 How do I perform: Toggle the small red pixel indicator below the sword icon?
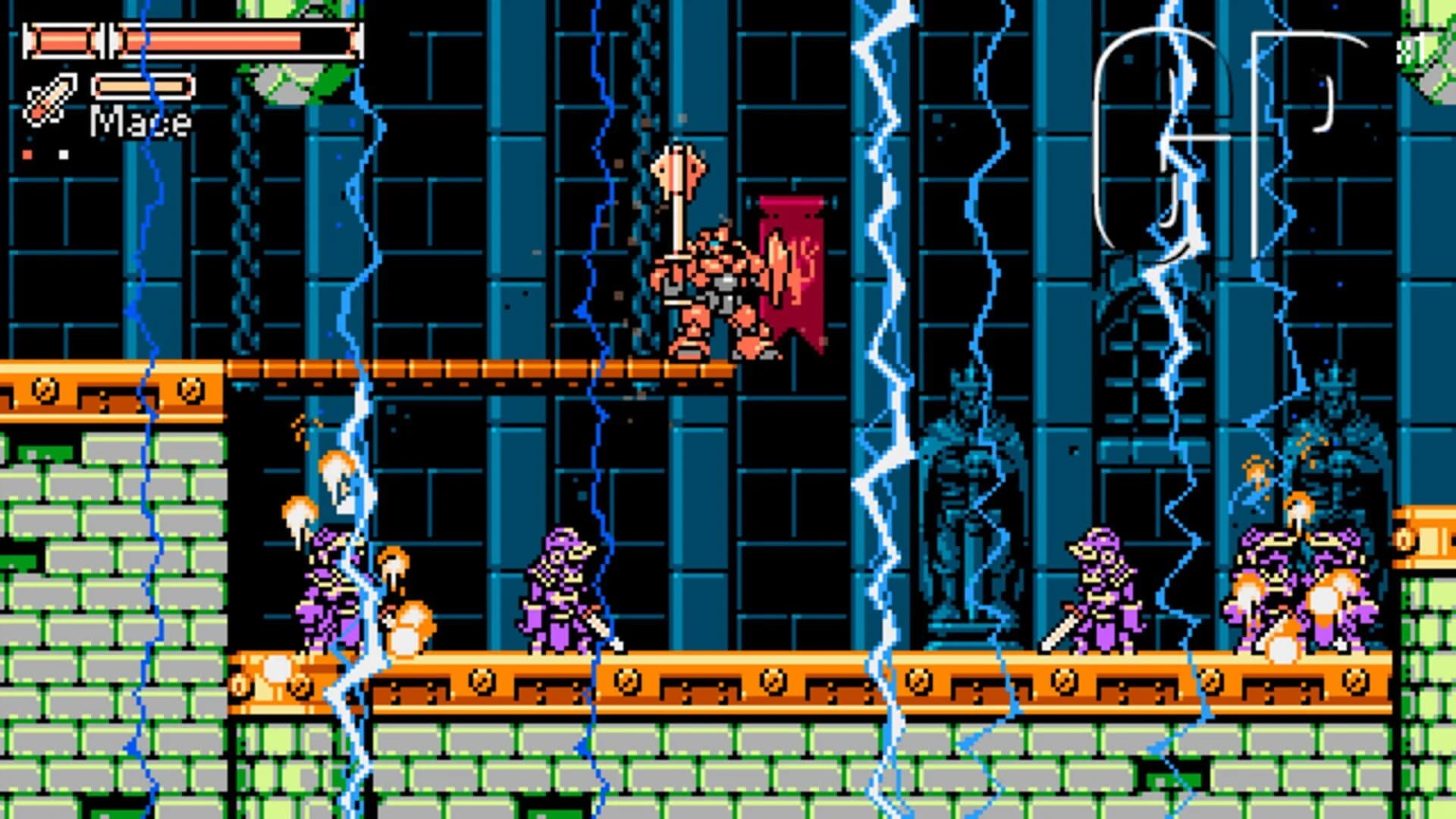tap(28, 155)
